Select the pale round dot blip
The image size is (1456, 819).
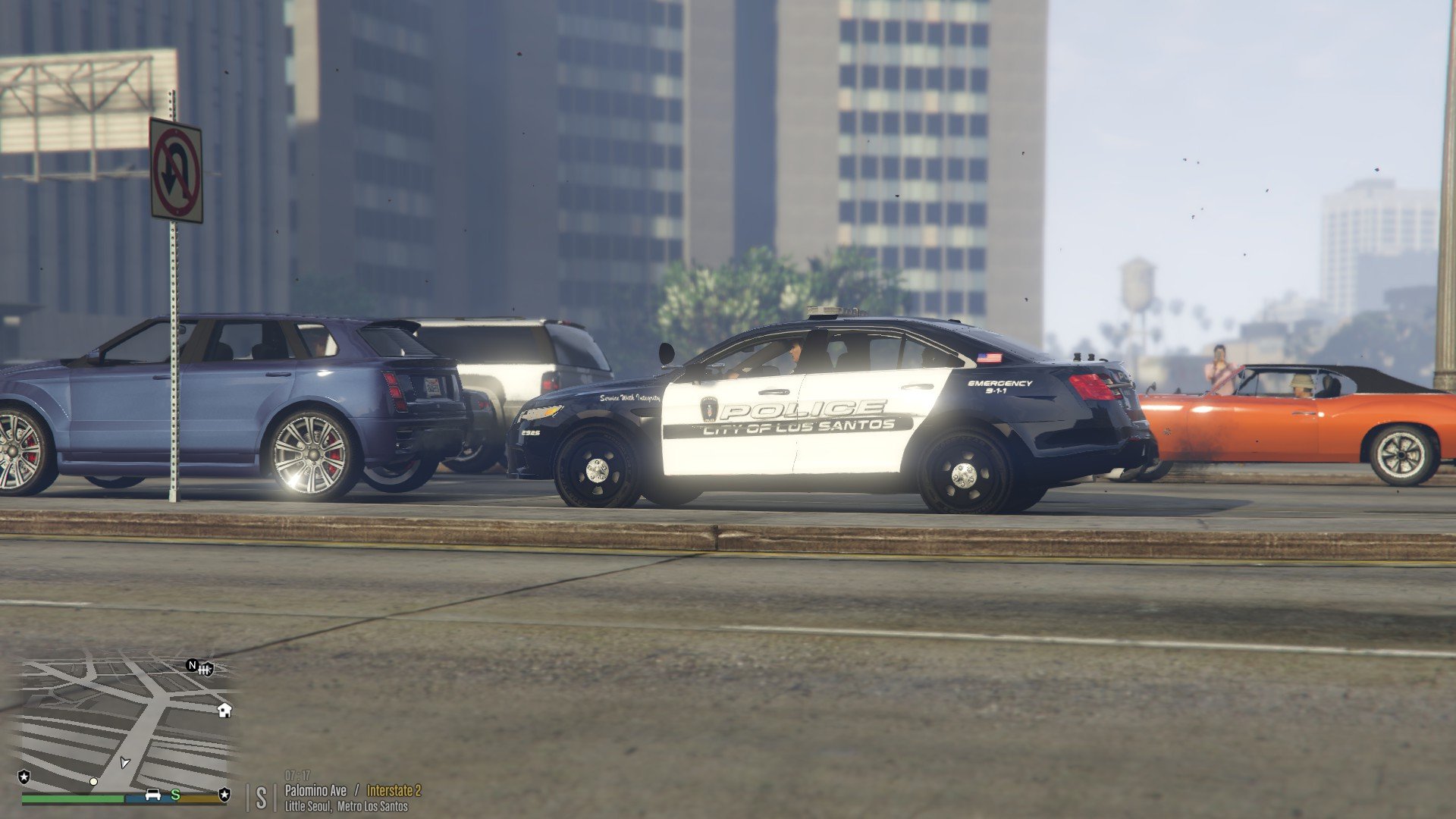[x=93, y=781]
